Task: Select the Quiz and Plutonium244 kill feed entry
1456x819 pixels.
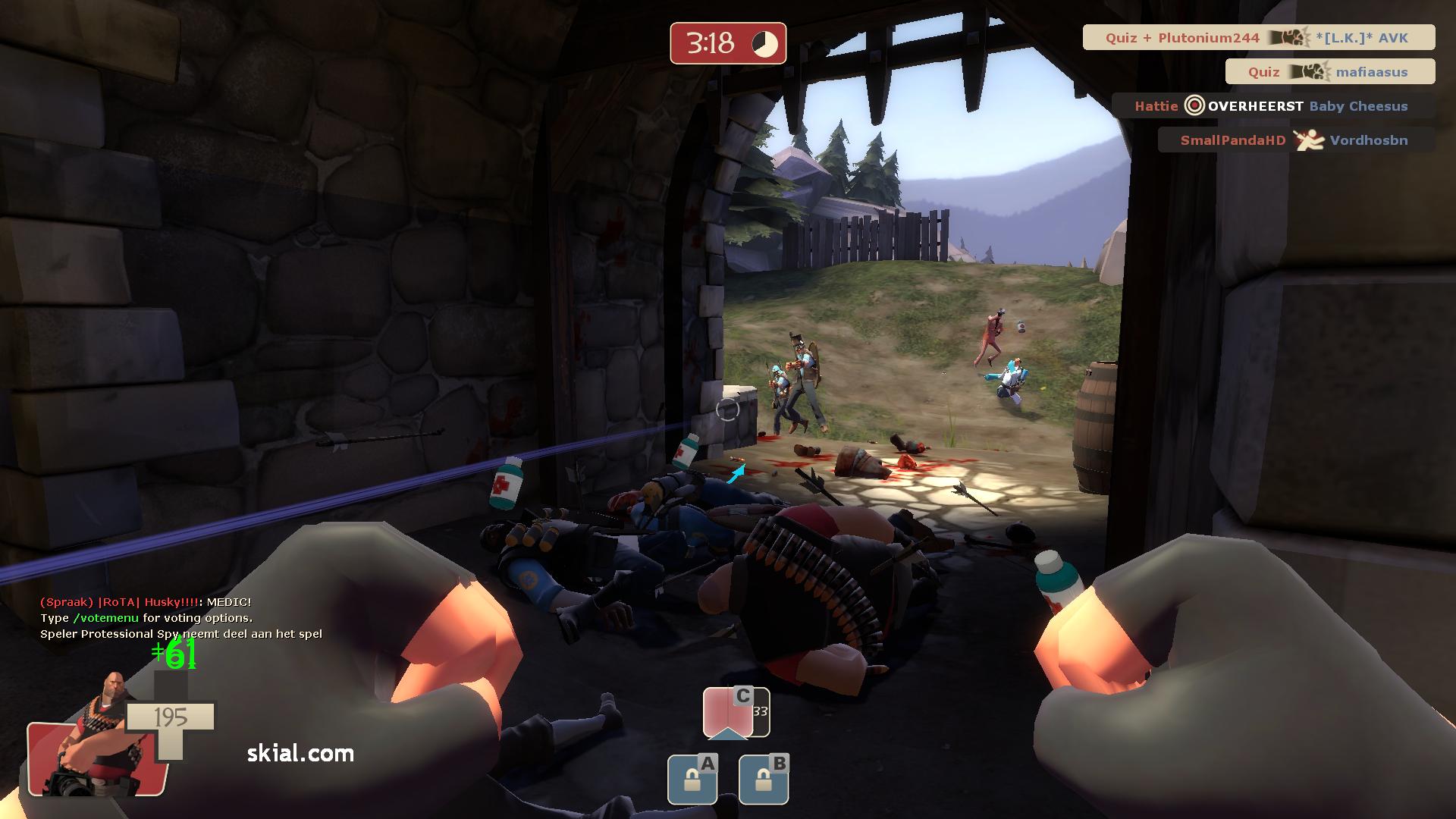Action: point(1258,38)
